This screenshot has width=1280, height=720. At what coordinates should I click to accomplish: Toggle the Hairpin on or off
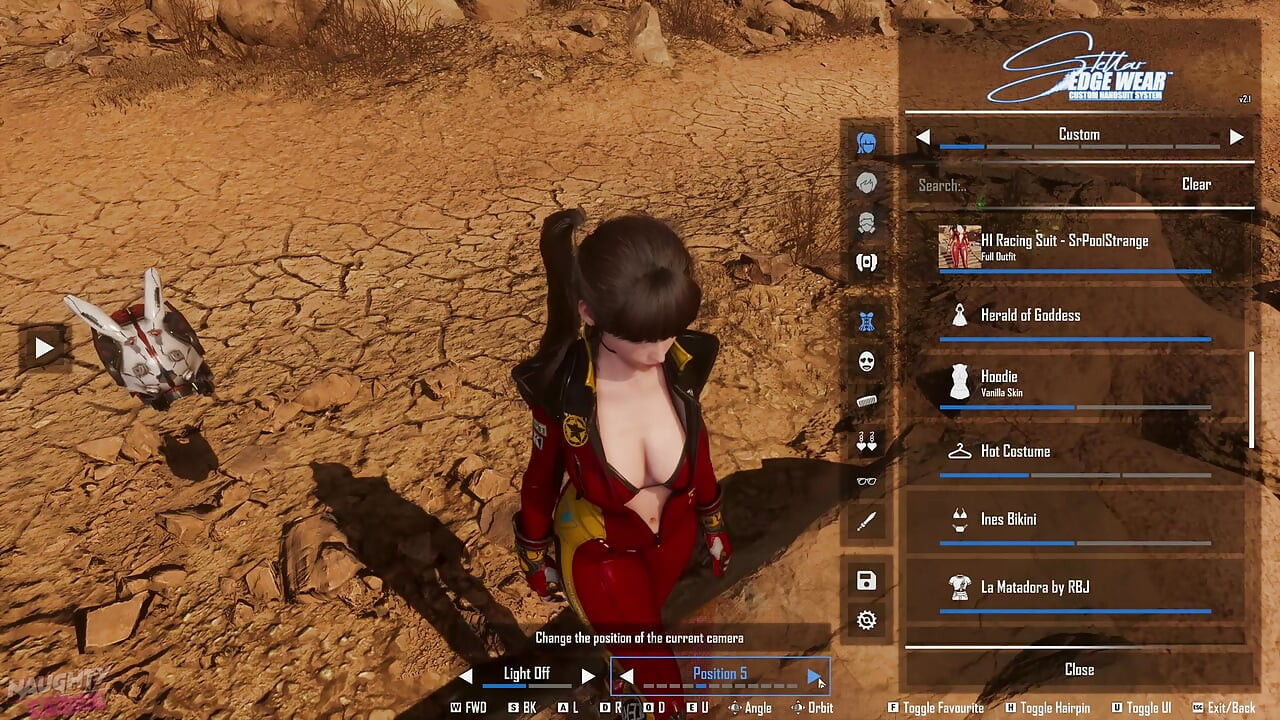coord(1048,707)
